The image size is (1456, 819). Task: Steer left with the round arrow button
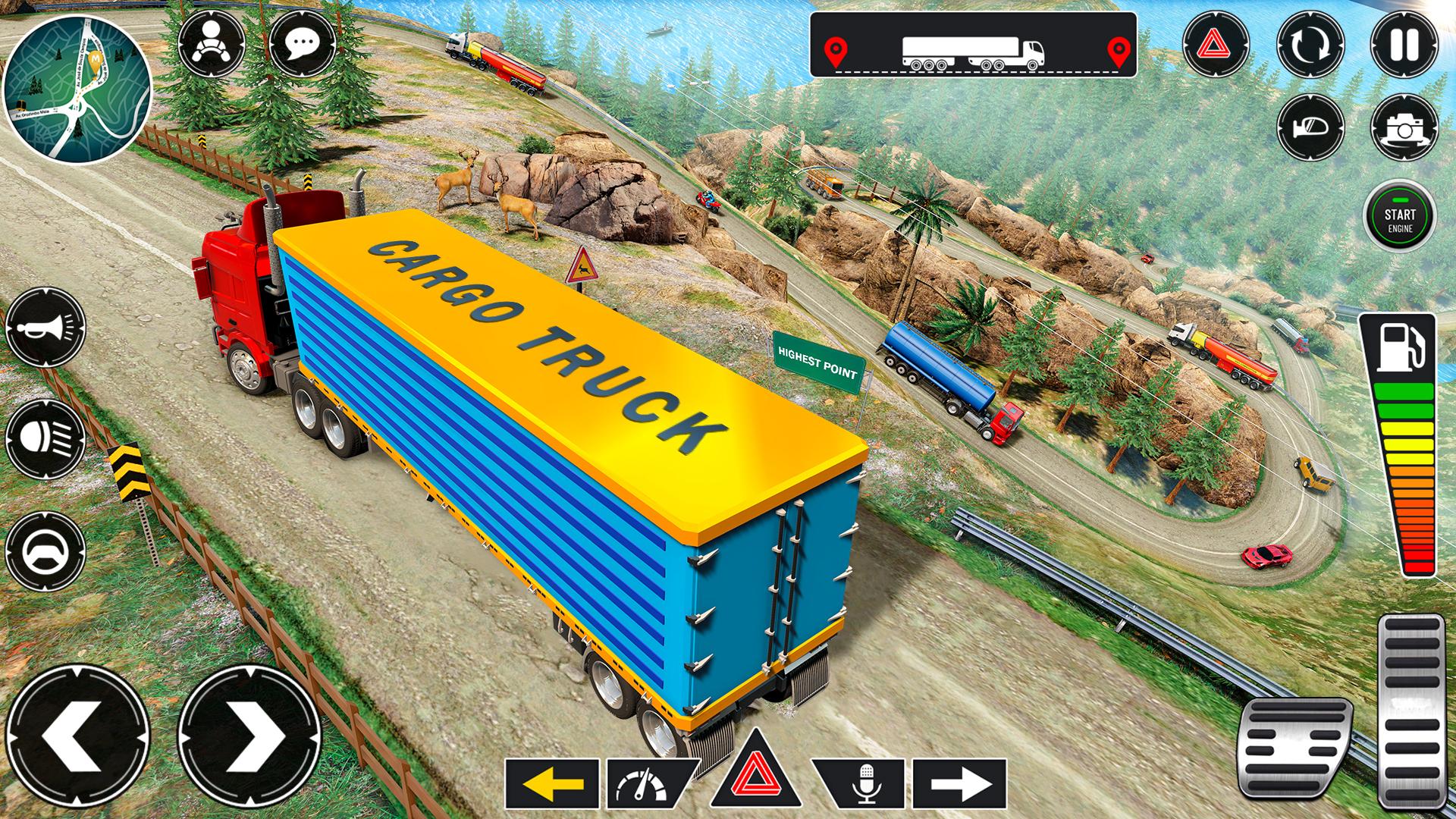click(79, 736)
